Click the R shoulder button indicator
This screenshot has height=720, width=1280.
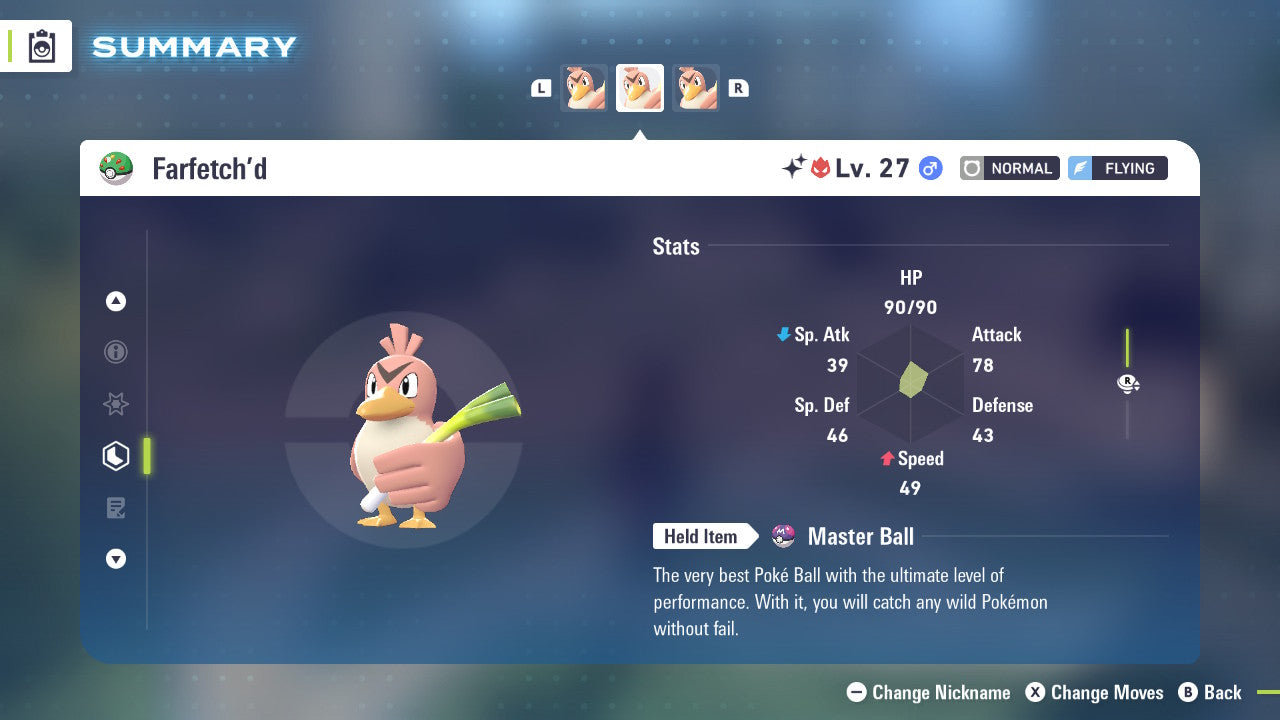tap(738, 87)
